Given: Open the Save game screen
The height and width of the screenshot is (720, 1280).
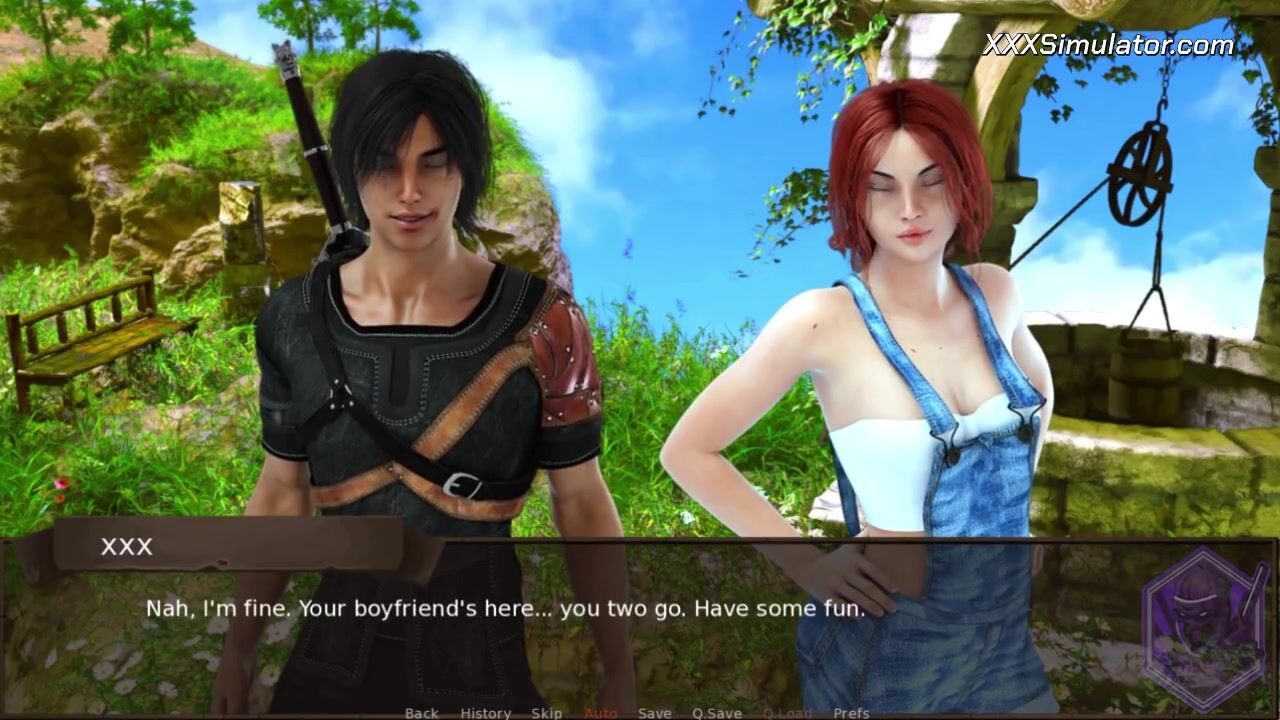Looking at the screenshot, I should pos(655,713).
